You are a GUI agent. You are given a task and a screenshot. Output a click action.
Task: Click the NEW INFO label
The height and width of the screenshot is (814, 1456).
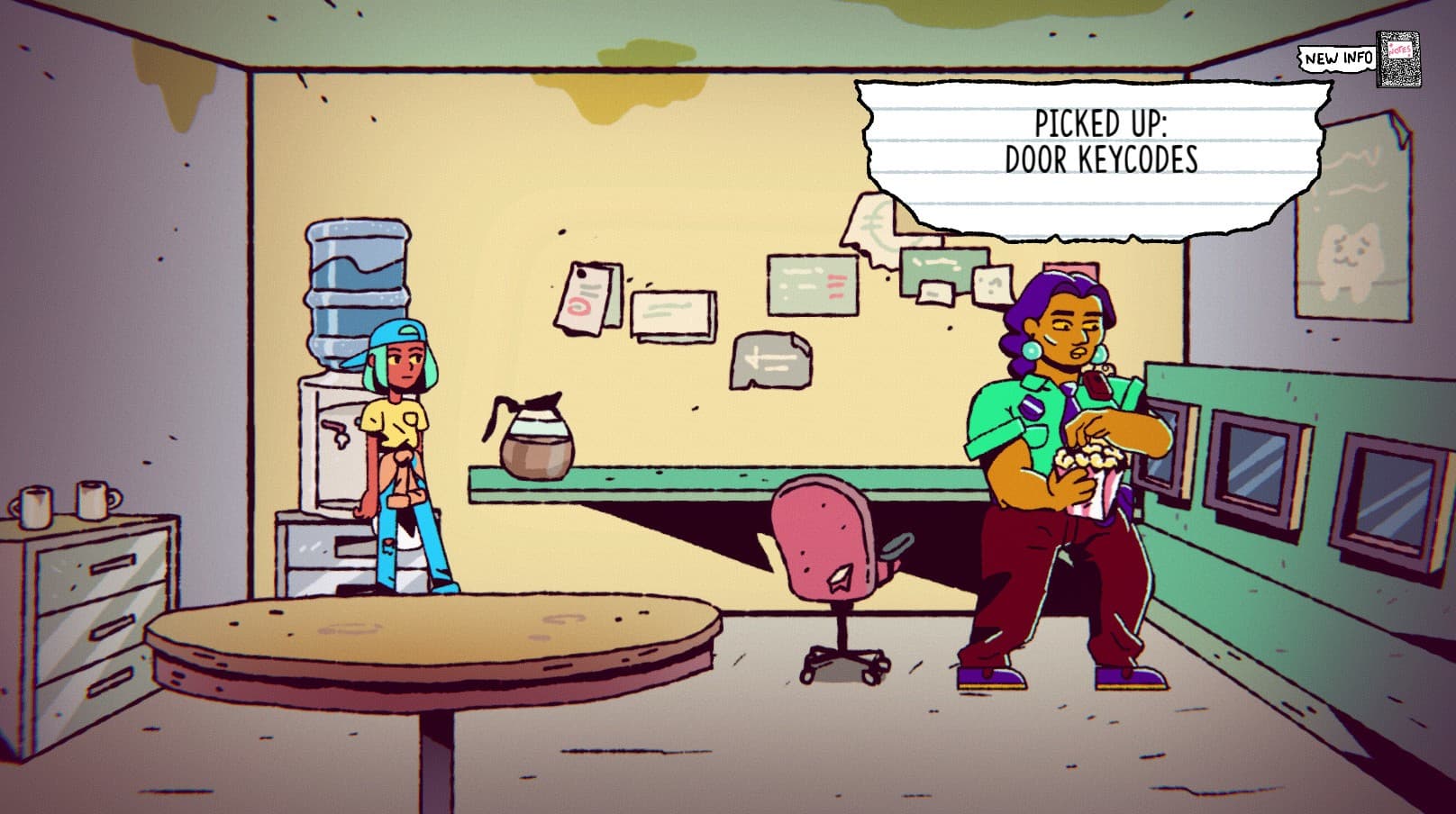tap(1334, 59)
